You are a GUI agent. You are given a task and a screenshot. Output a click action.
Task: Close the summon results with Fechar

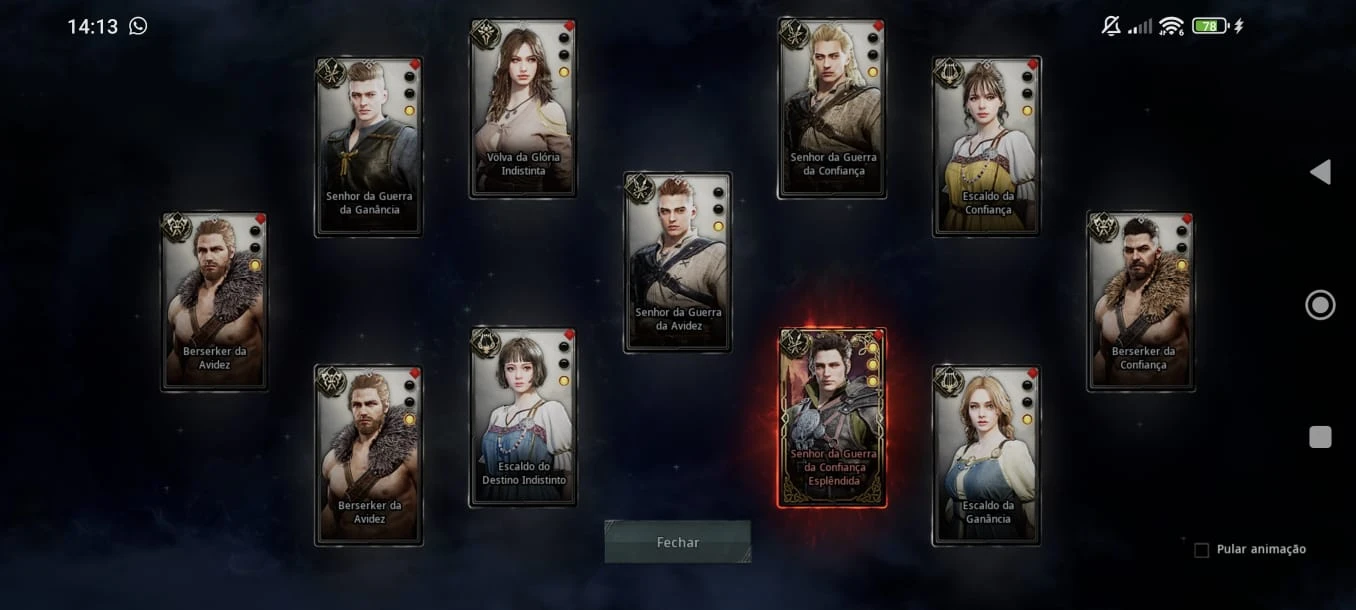[x=677, y=542]
